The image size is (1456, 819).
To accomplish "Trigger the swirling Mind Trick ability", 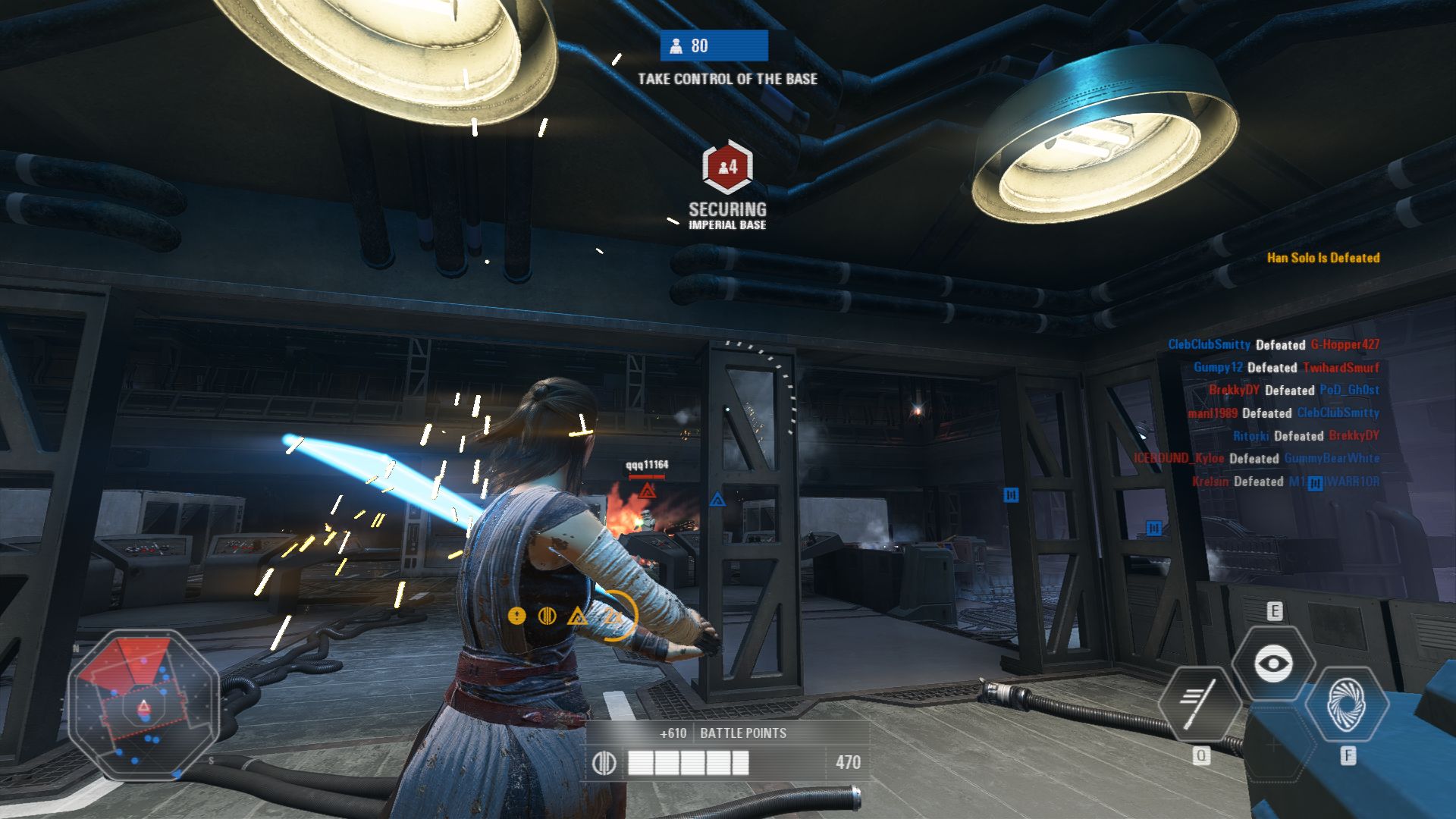I will point(1346,704).
